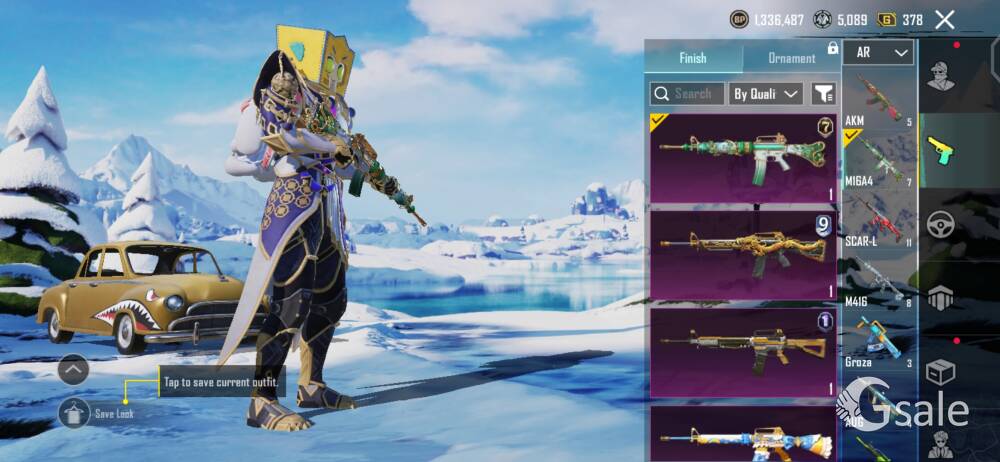Switch to the Finish tab
Viewport: 1000px width, 462px height.
click(692, 58)
